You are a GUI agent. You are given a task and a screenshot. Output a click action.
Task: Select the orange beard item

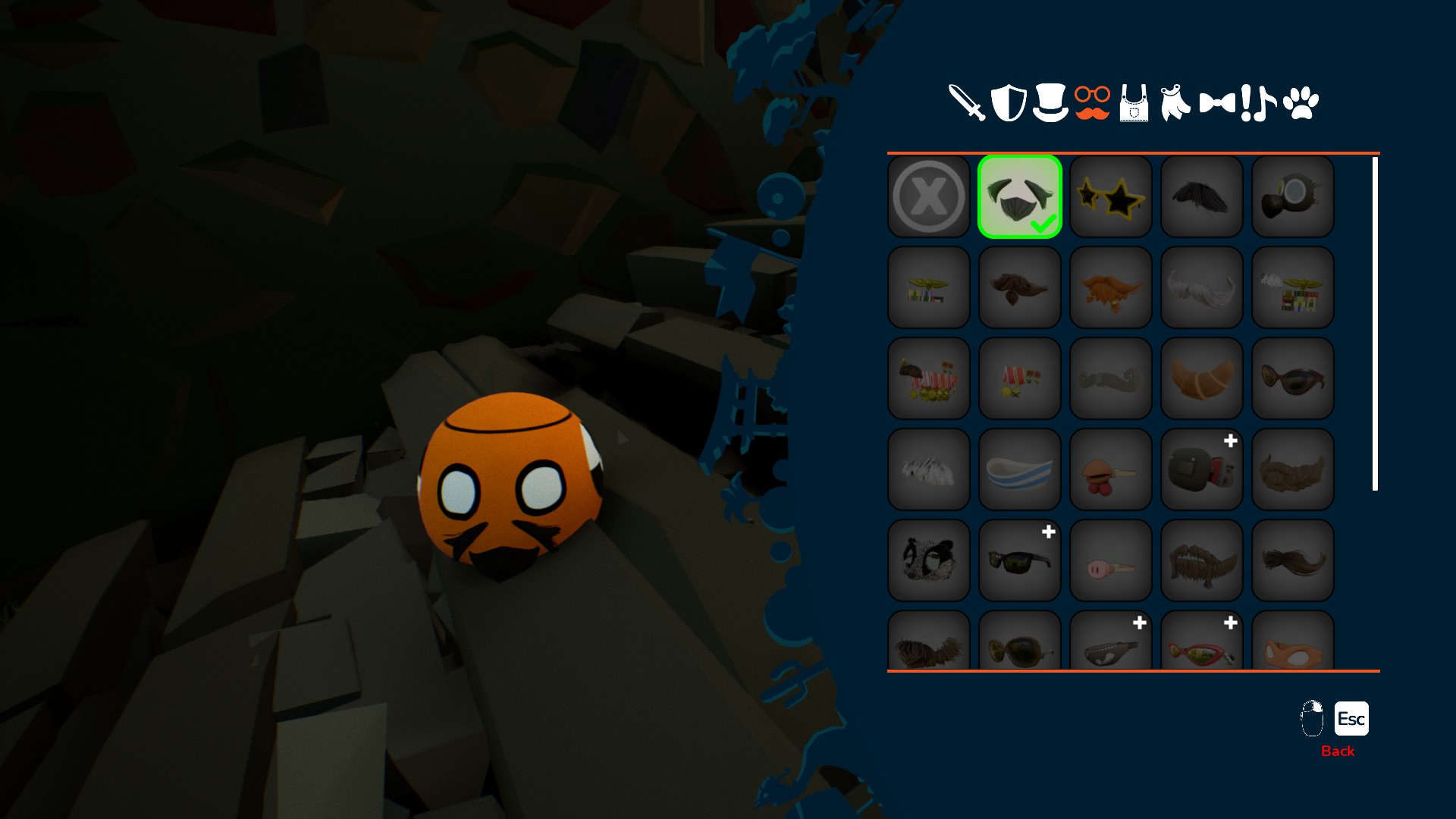(1111, 287)
